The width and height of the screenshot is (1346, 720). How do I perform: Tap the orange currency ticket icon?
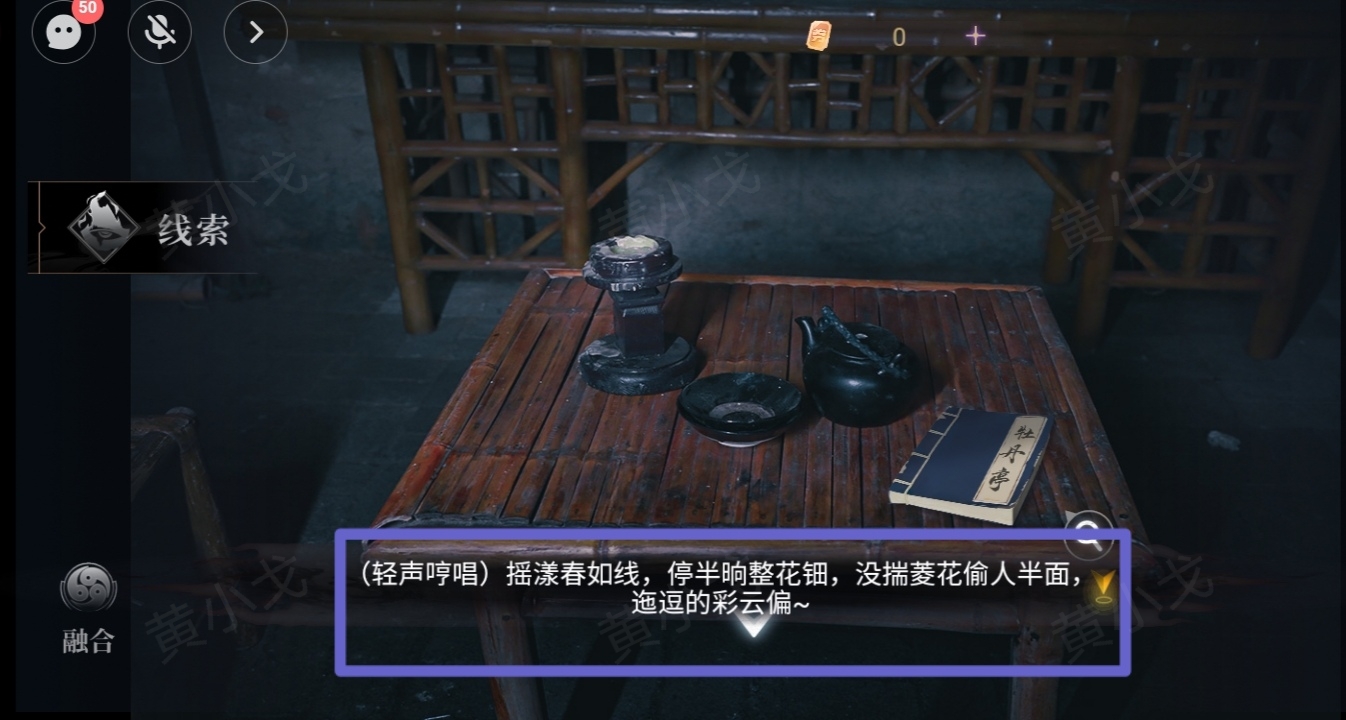click(819, 36)
